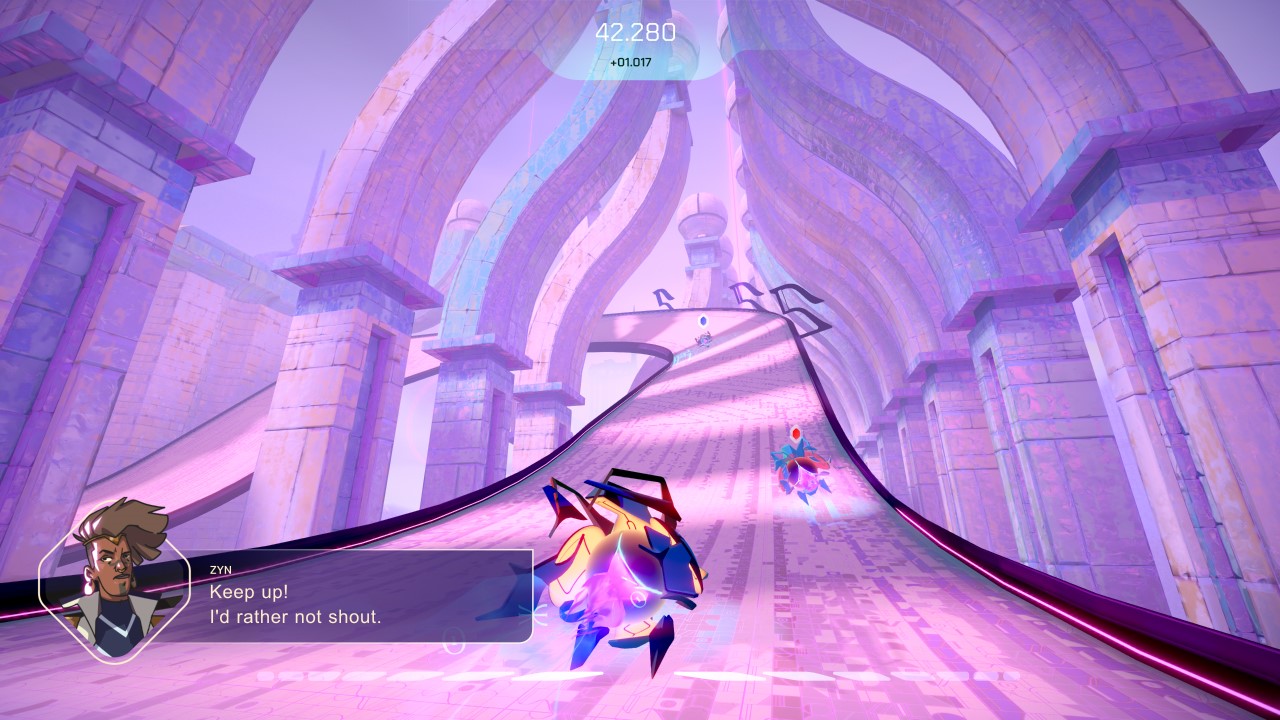Click the distant racer marker on the hill

(702, 341)
